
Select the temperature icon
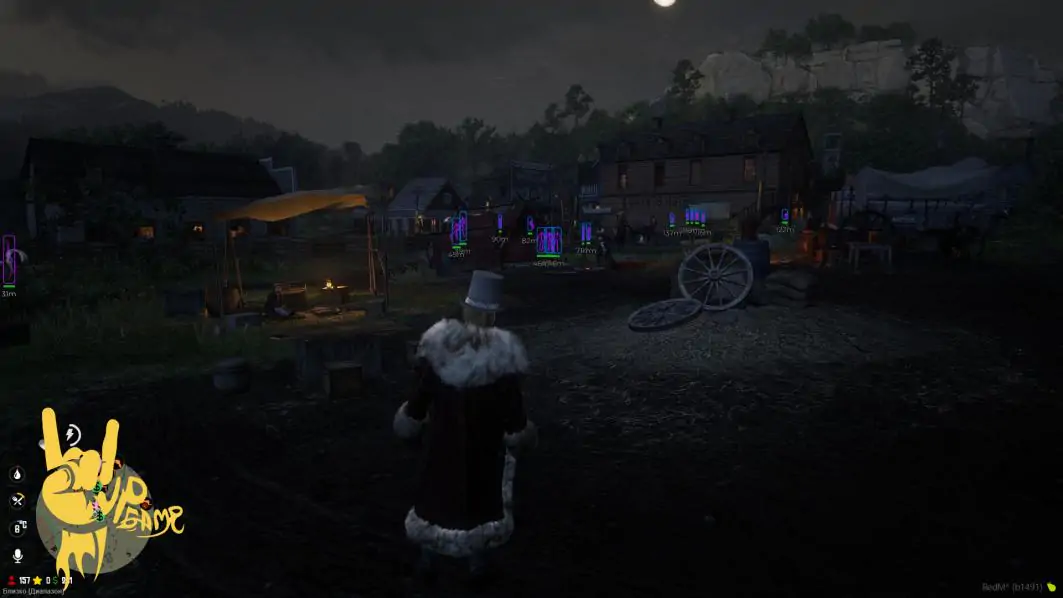(x=18, y=528)
